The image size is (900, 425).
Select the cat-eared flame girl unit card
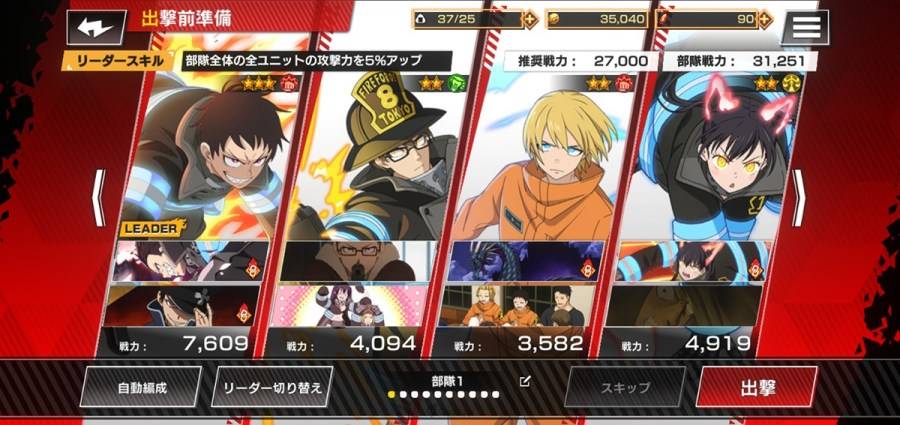pyautogui.click(x=710, y=160)
